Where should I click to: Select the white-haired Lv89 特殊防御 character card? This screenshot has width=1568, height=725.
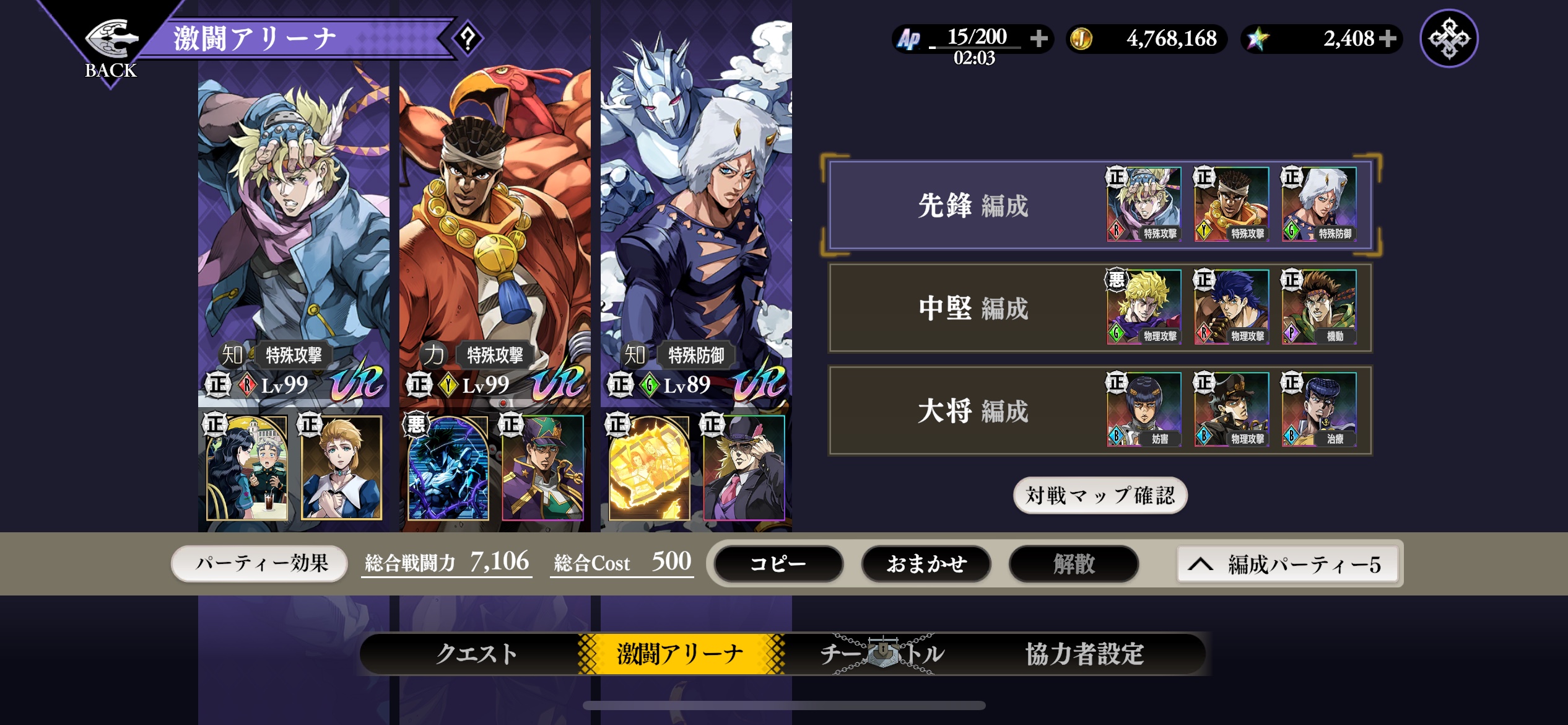pos(696,235)
